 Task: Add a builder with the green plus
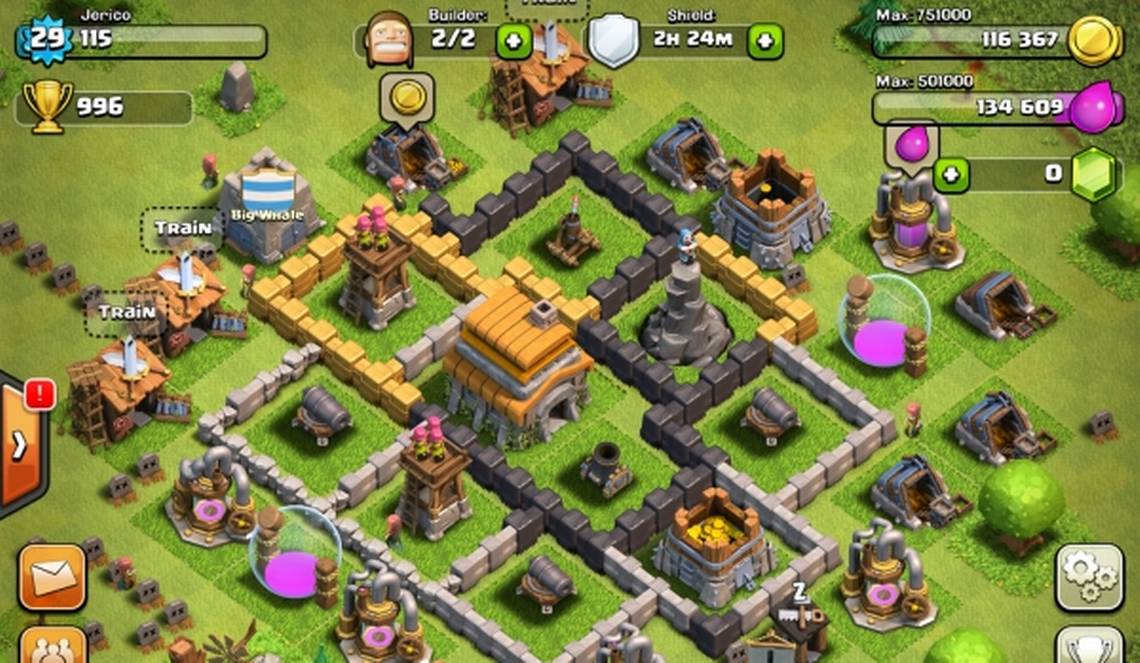click(x=513, y=41)
